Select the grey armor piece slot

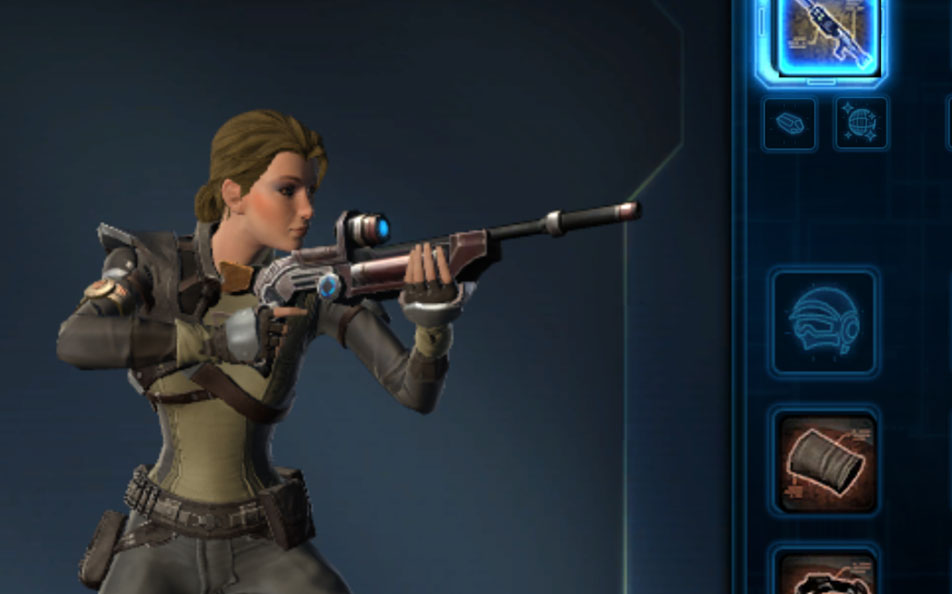coord(826,462)
